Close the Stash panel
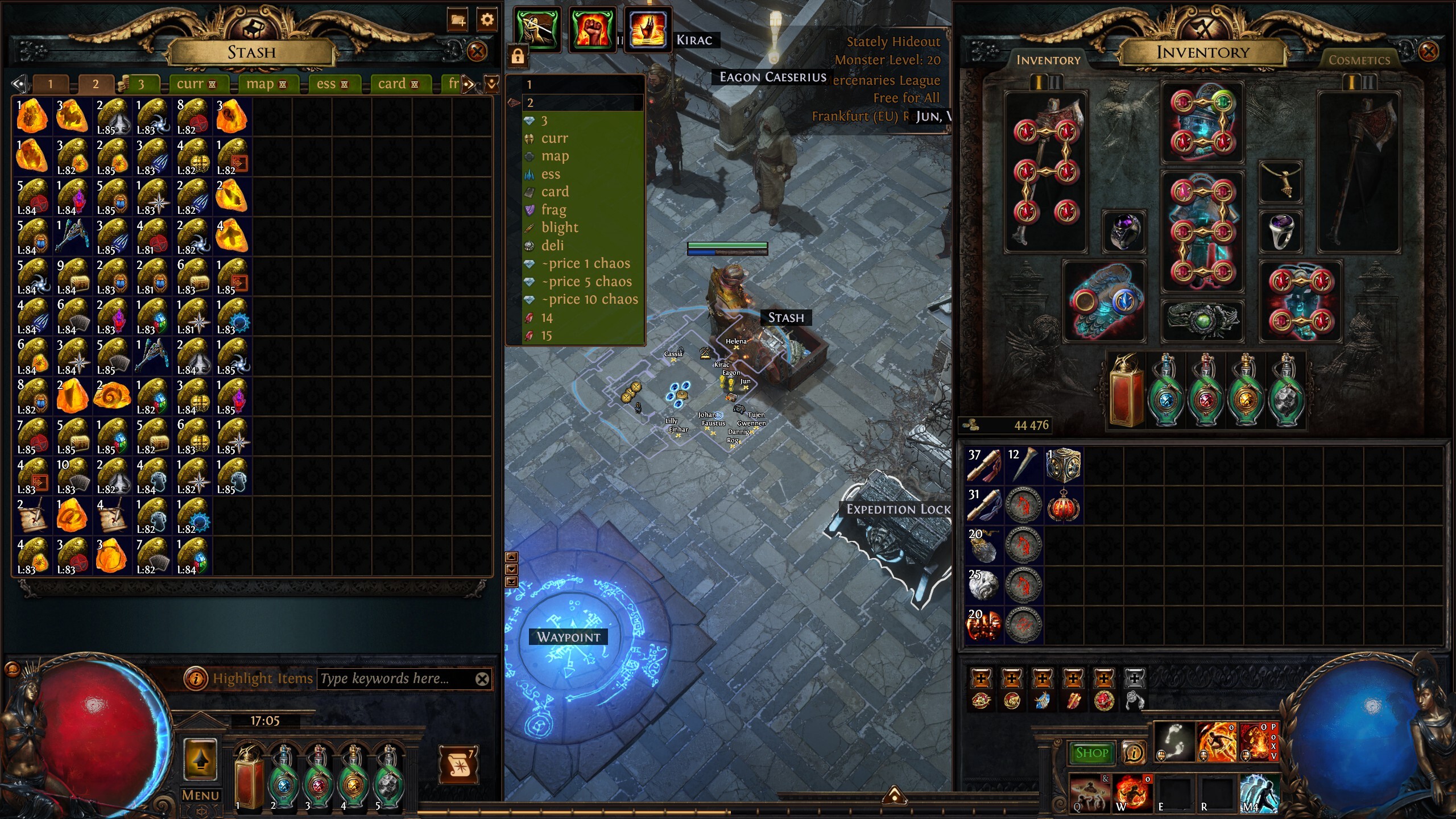1456x819 pixels. pos(477,52)
